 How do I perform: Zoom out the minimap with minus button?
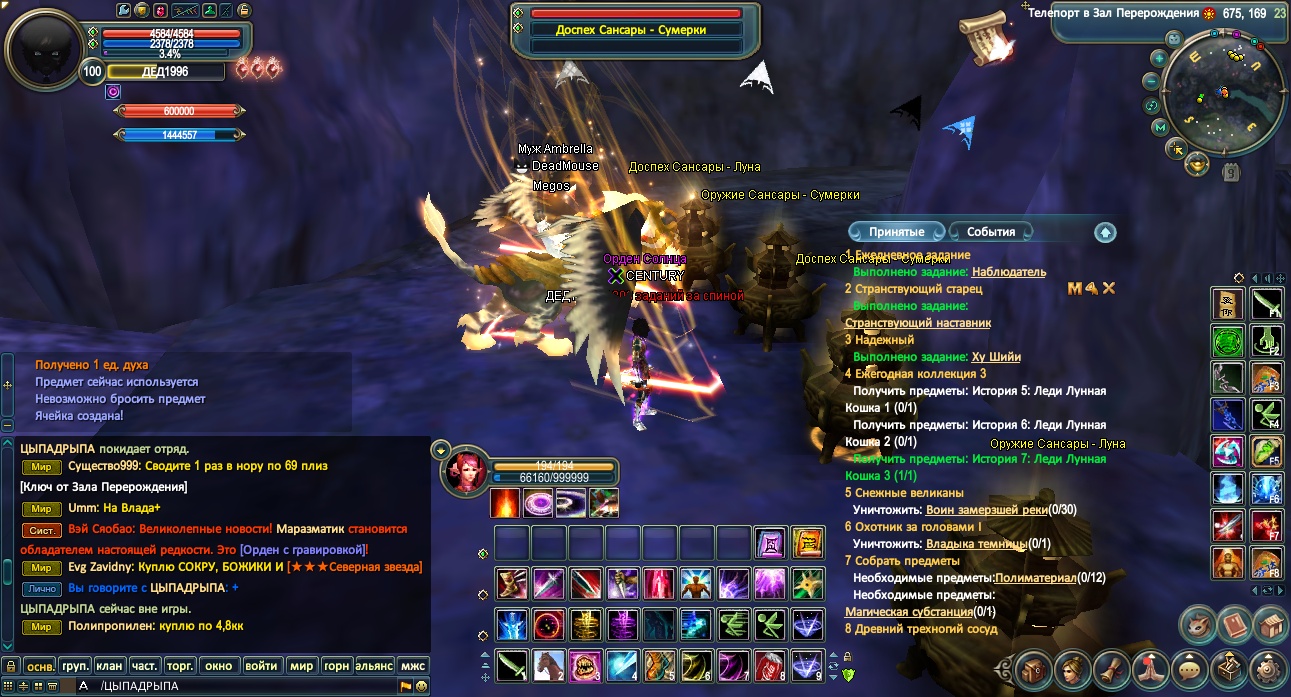pos(1152,81)
